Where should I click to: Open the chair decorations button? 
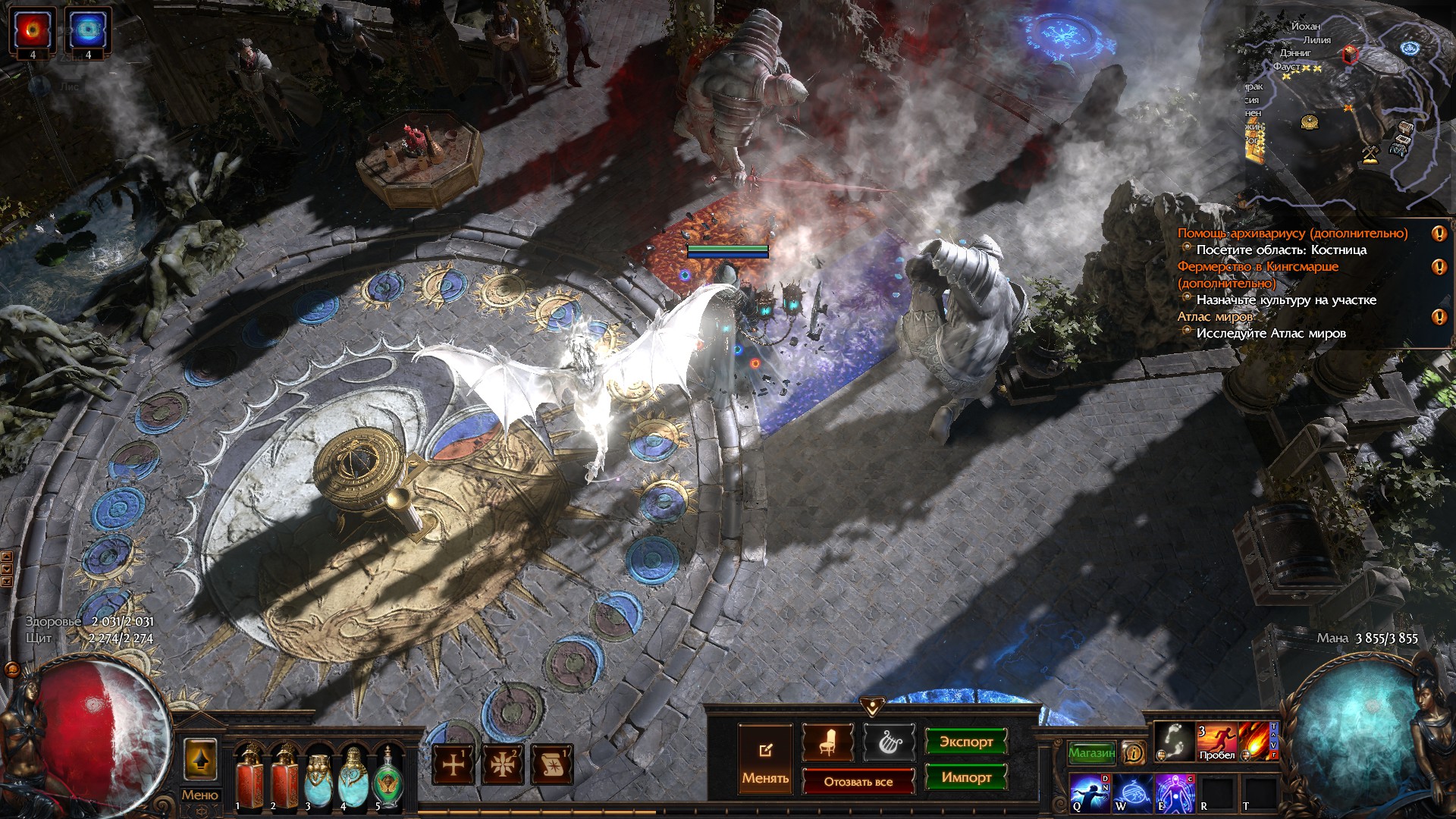827,742
